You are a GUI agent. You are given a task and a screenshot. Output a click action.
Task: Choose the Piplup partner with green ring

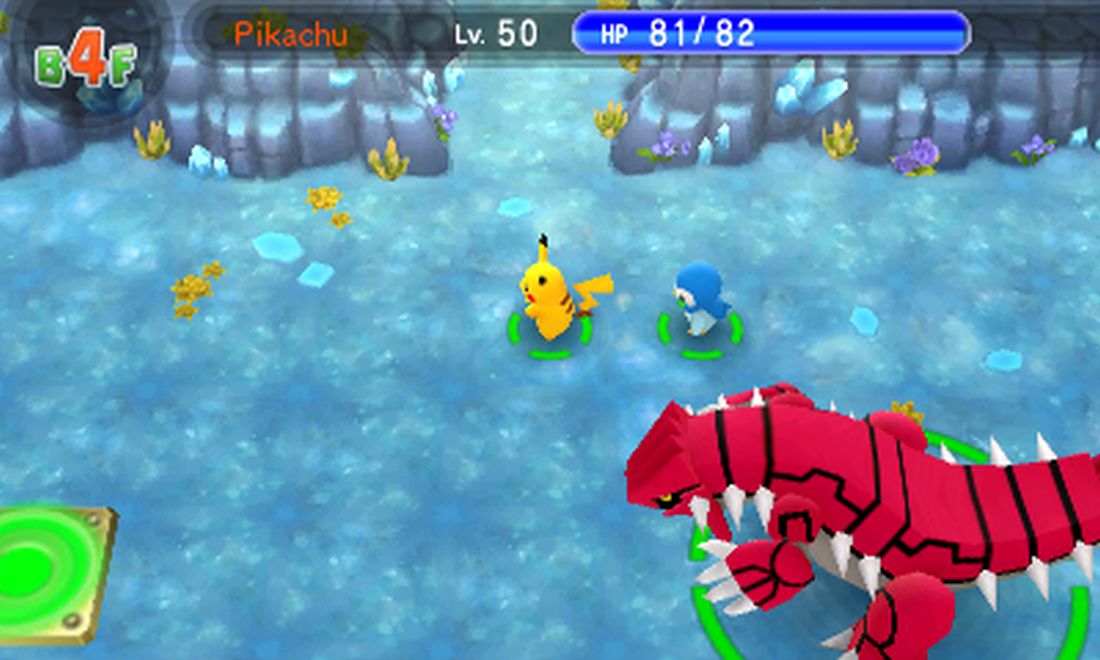[702, 300]
